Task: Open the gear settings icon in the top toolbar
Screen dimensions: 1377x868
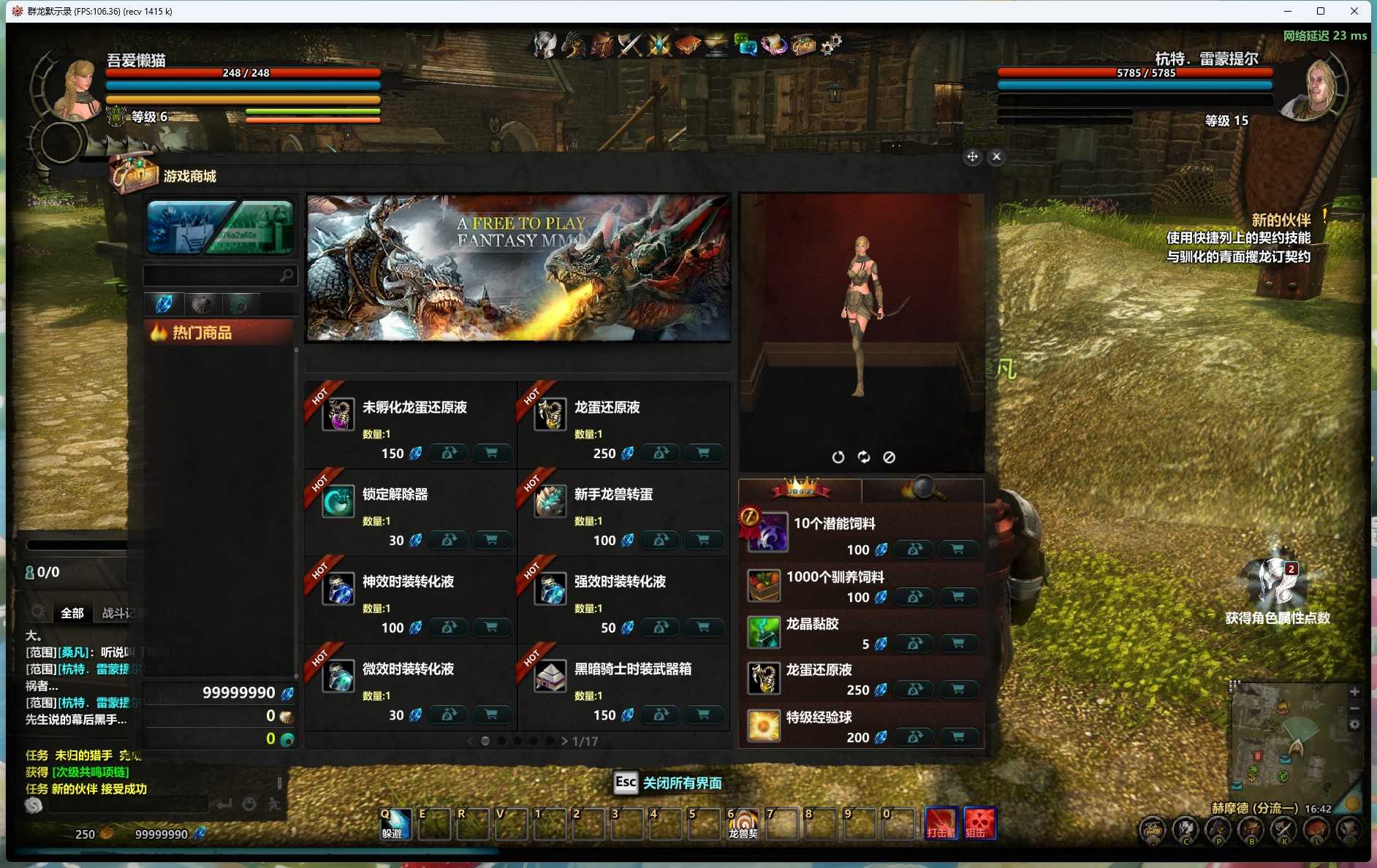Action: click(830, 45)
